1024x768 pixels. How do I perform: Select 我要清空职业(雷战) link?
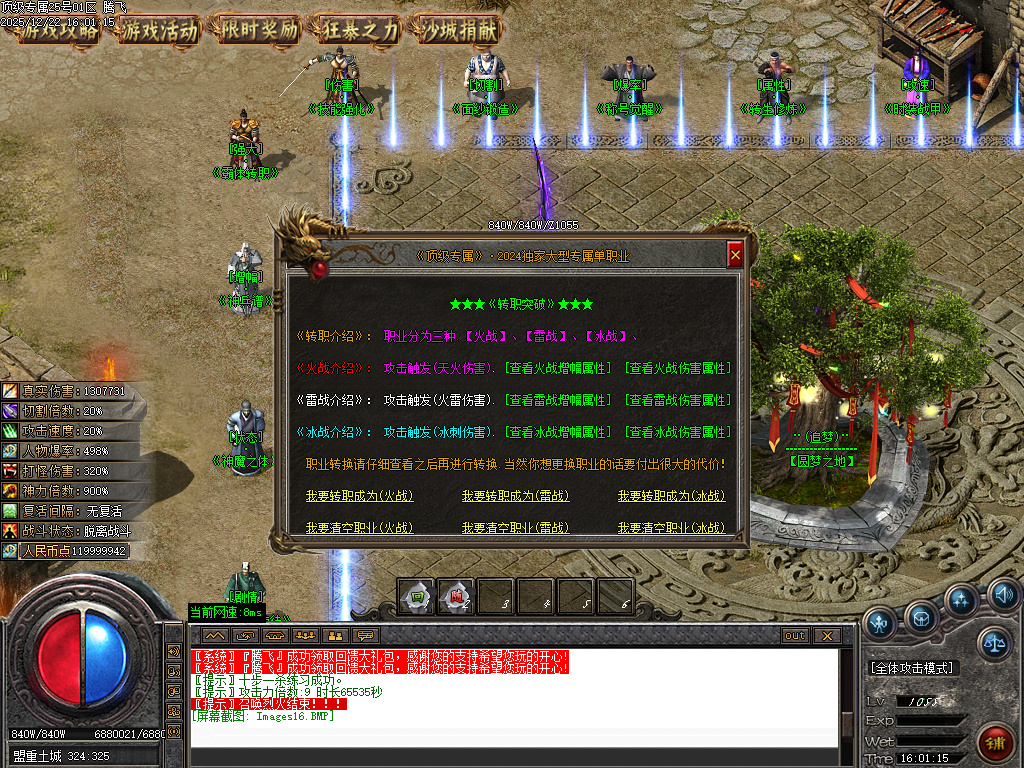click(x=514, y=528)
